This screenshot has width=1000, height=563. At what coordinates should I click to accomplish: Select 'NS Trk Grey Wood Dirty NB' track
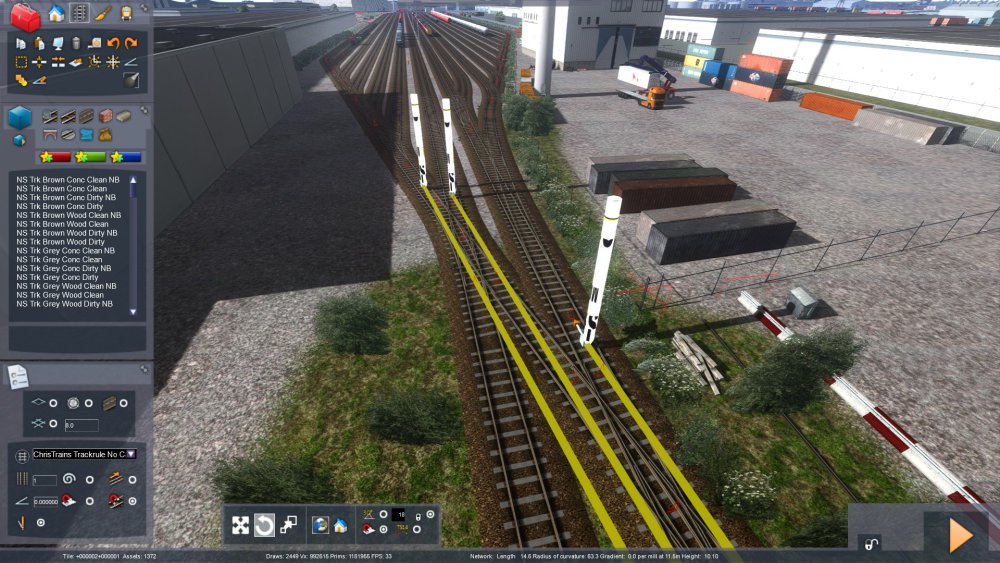coord(64,304)
